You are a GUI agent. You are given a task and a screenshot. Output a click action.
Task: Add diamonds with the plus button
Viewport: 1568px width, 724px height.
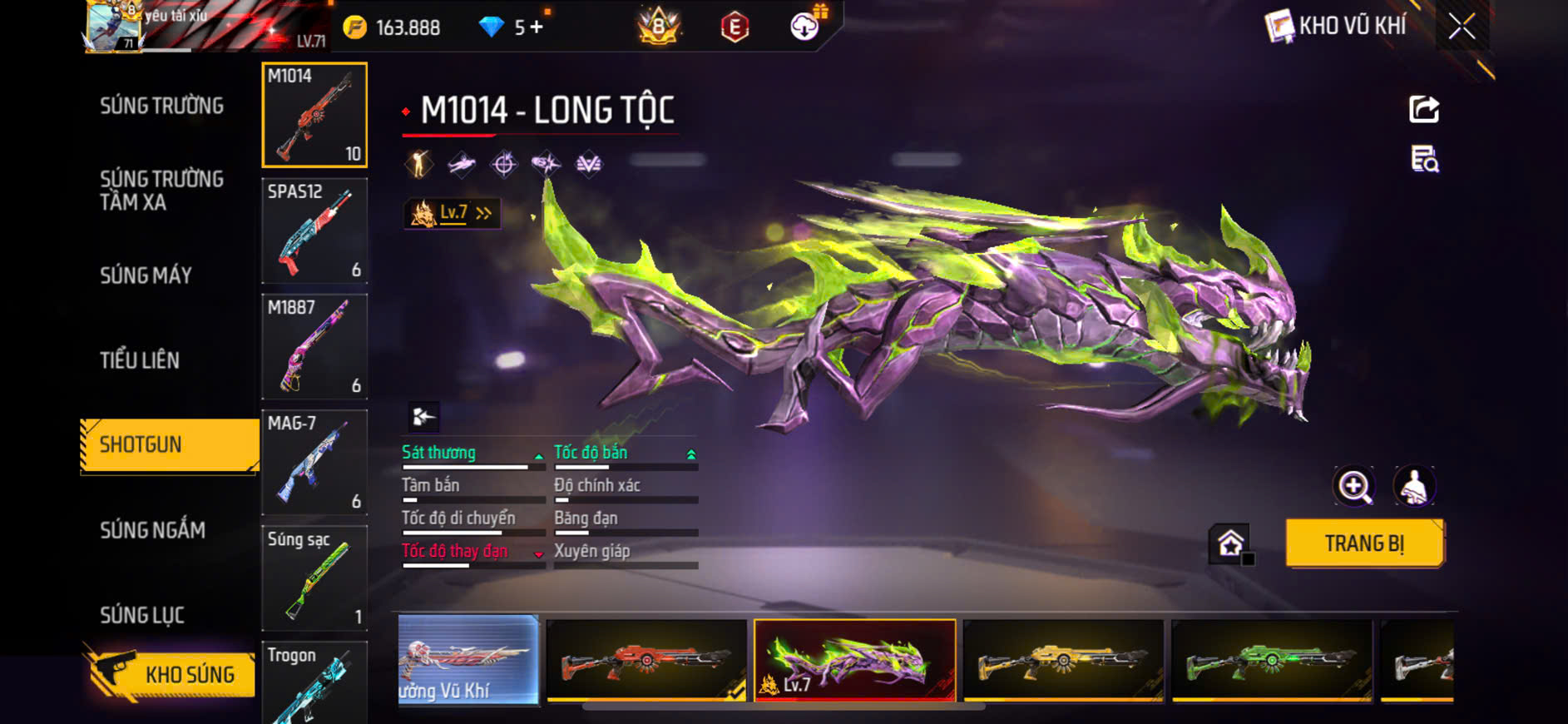coord(537,27)
